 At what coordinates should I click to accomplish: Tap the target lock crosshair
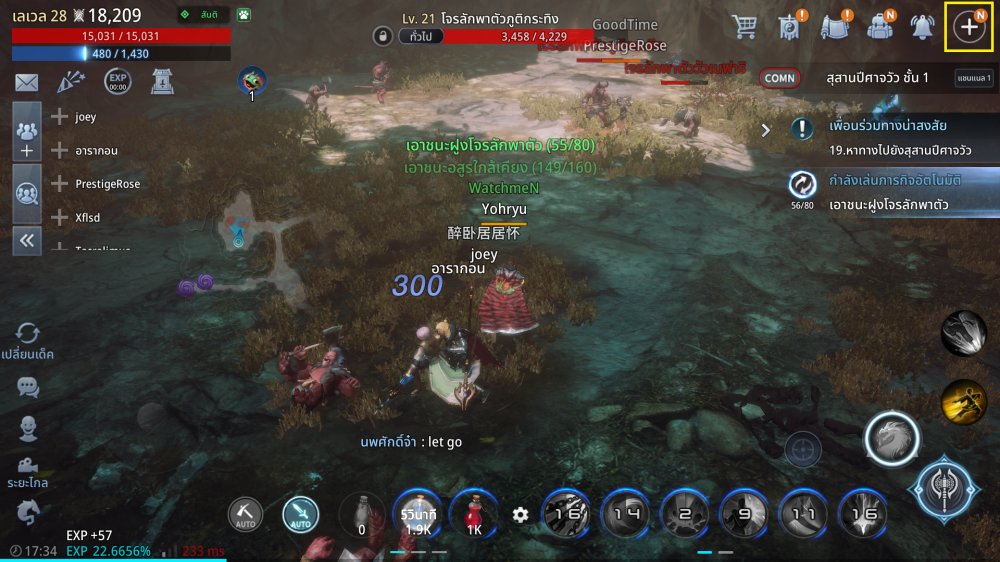[x=803, y=450]
